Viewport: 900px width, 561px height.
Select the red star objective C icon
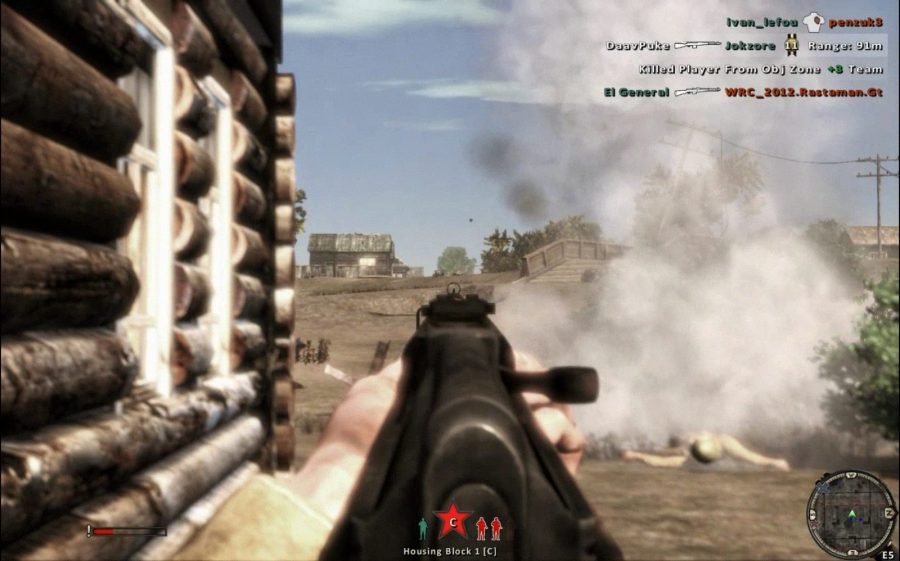(452, 521)
